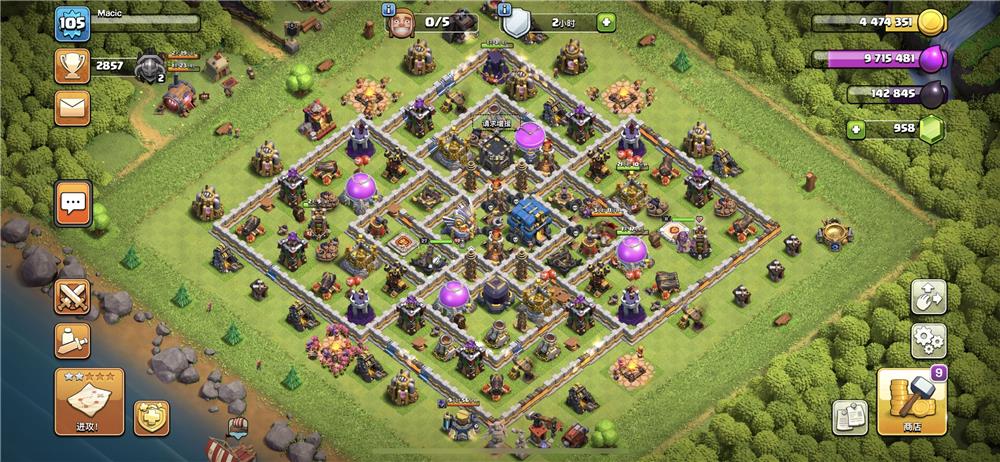Open the mail inbox envelope button
This screenshot has width=1000, height=462.
tap(72, 107)
